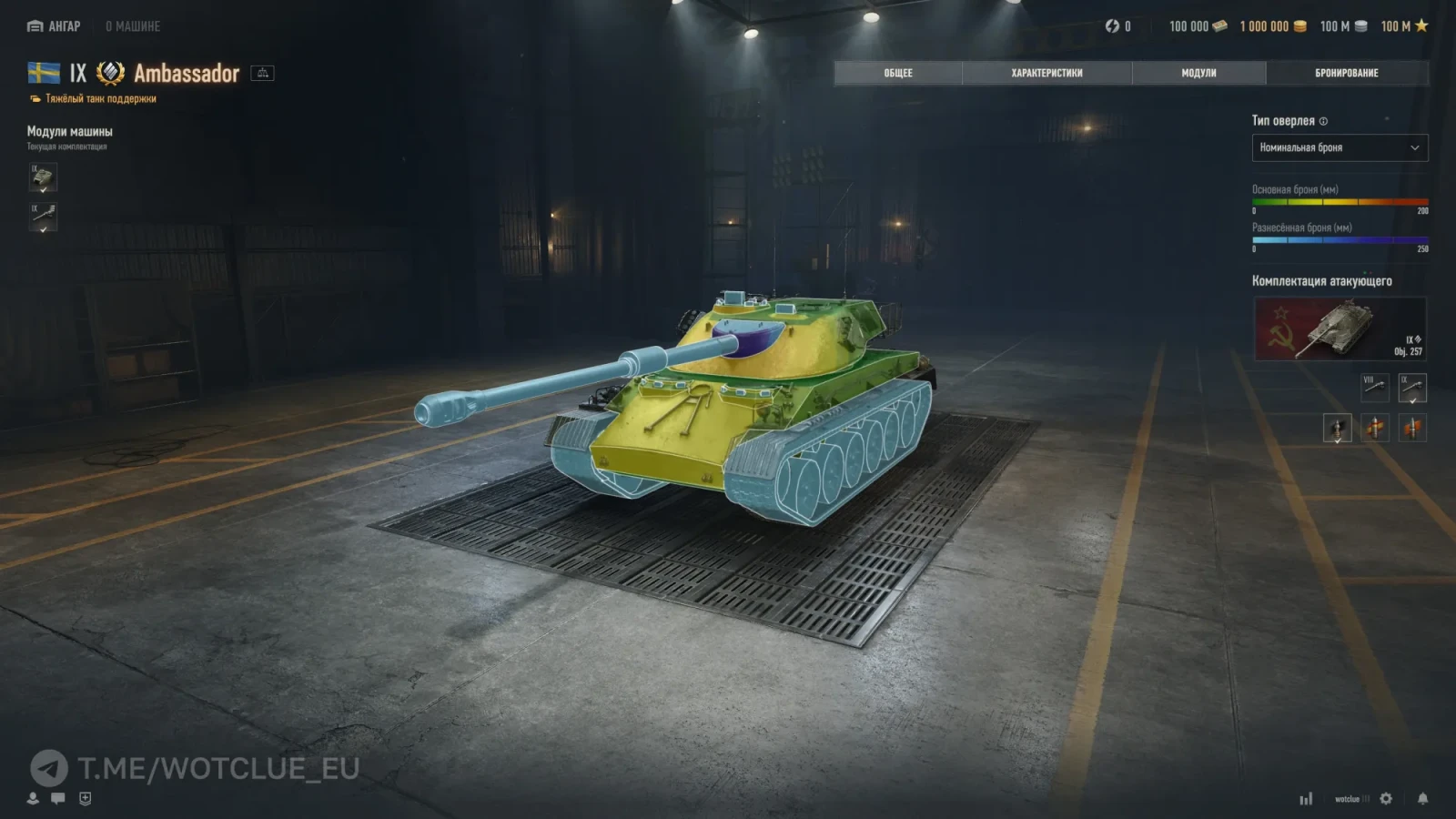This screenshot has height=819, width=1456.
Task: Pick the rightmost orange shell type
Action: (1412, 428)
